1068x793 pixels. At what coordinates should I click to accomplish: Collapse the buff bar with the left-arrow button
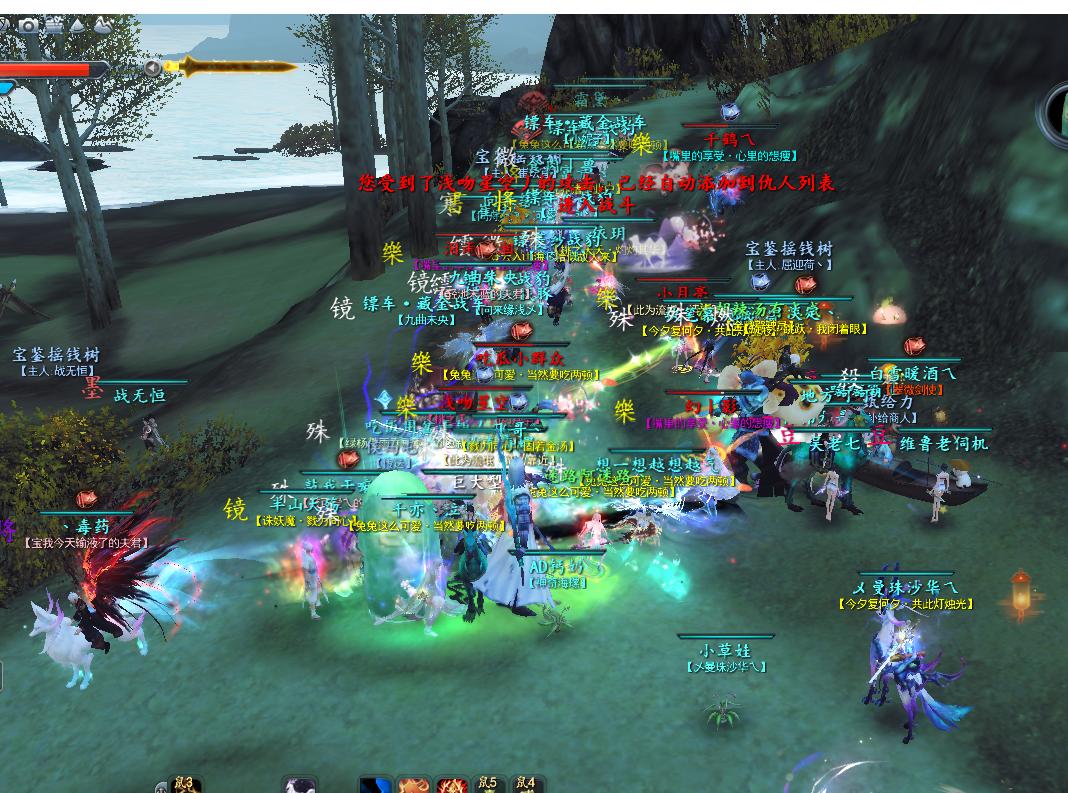[152, 68]
